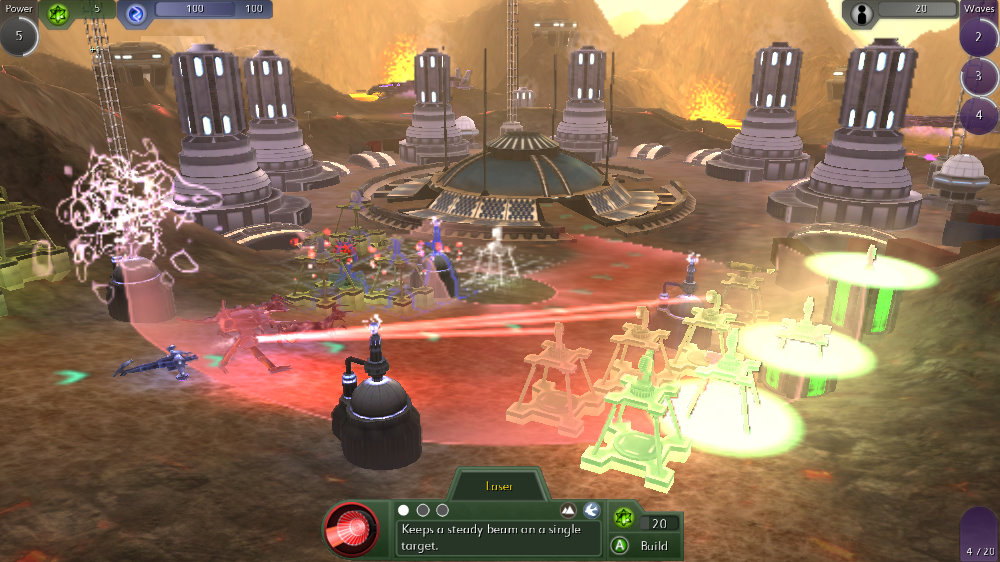Select the wave 4 circle
The image size is (1000, 562).
(x=979, y=114)
